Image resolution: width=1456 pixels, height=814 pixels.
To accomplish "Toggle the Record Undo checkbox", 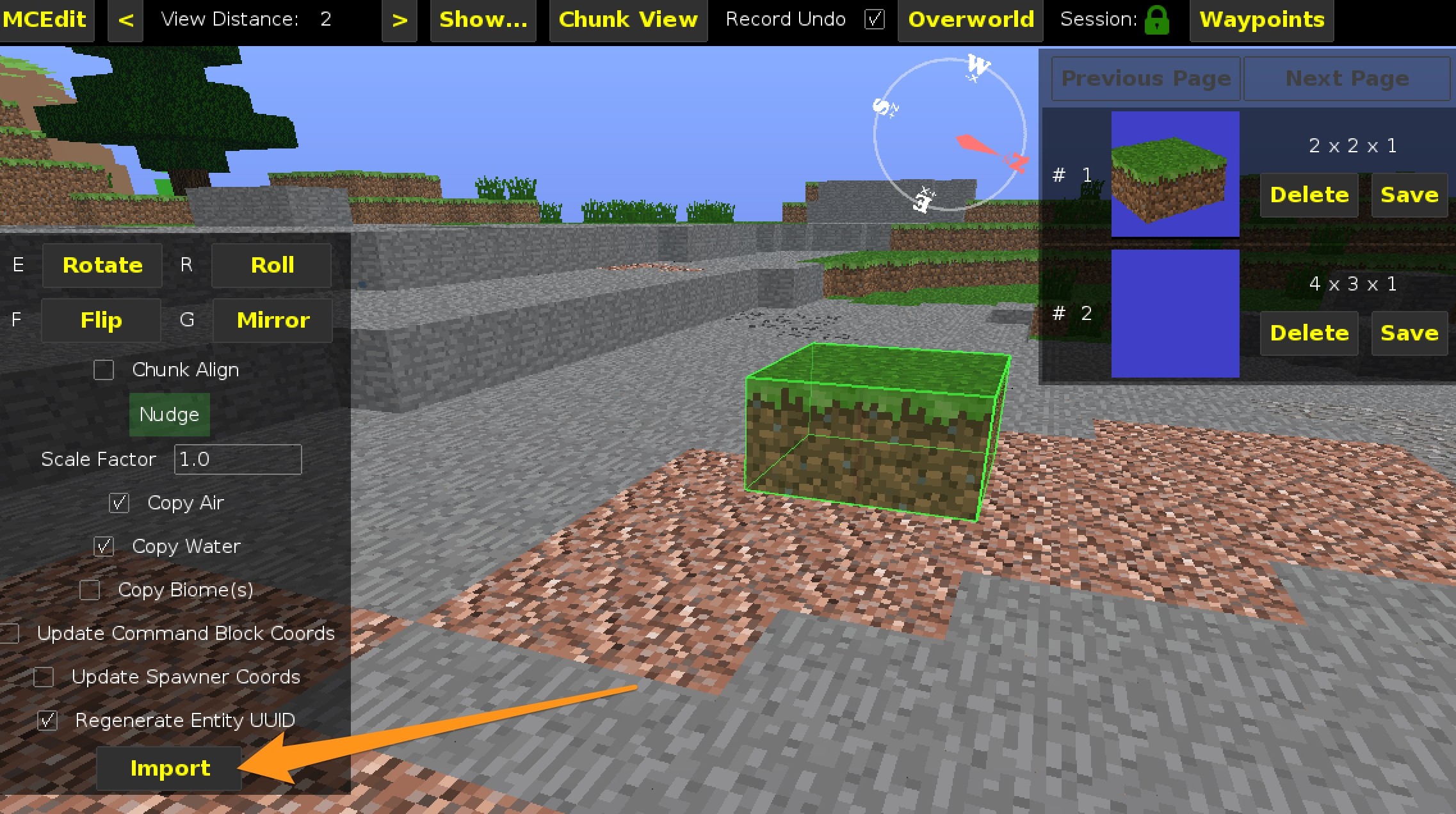I will click(874, 20).
